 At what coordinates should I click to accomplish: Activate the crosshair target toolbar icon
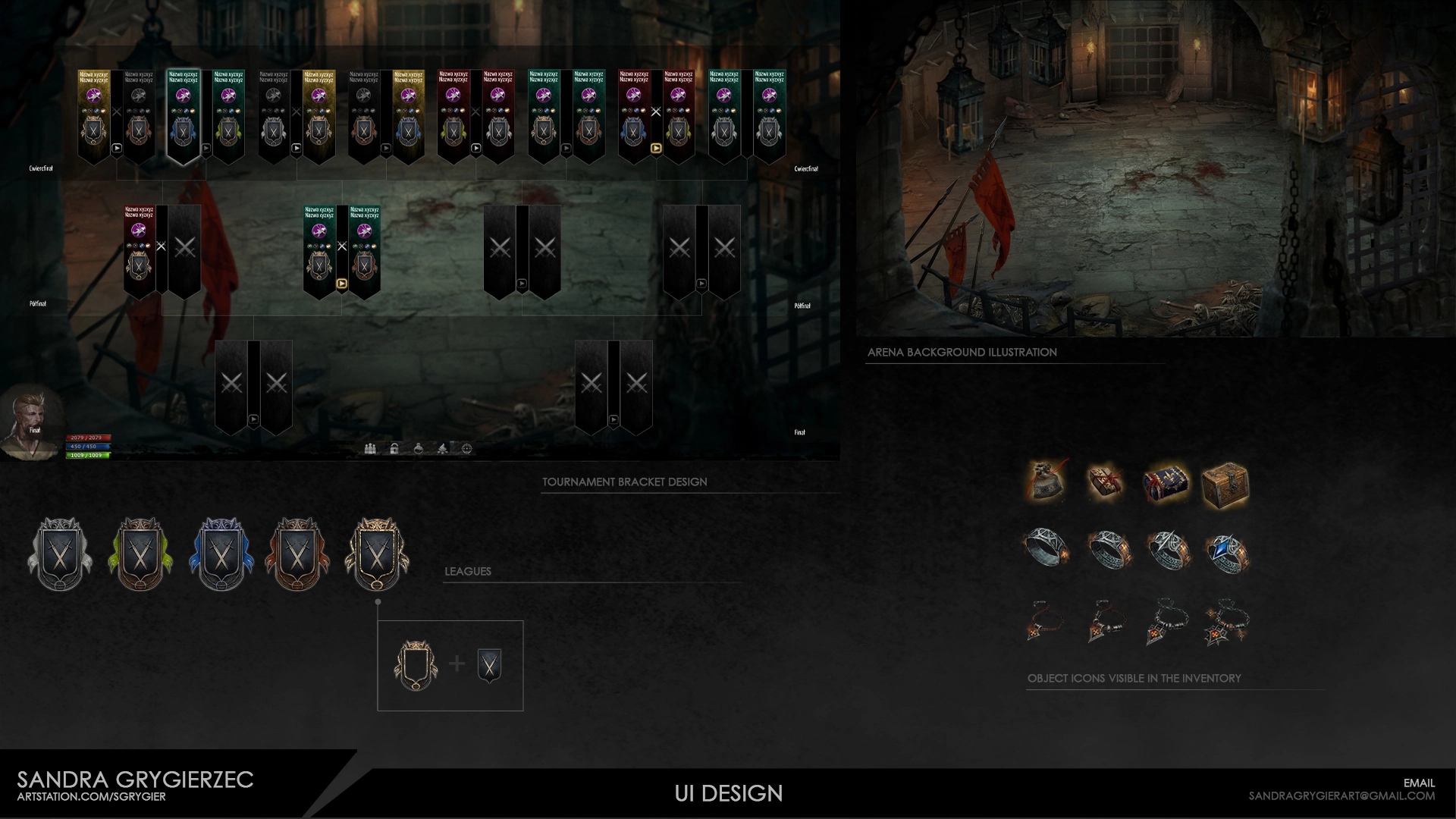coord(467,449)
